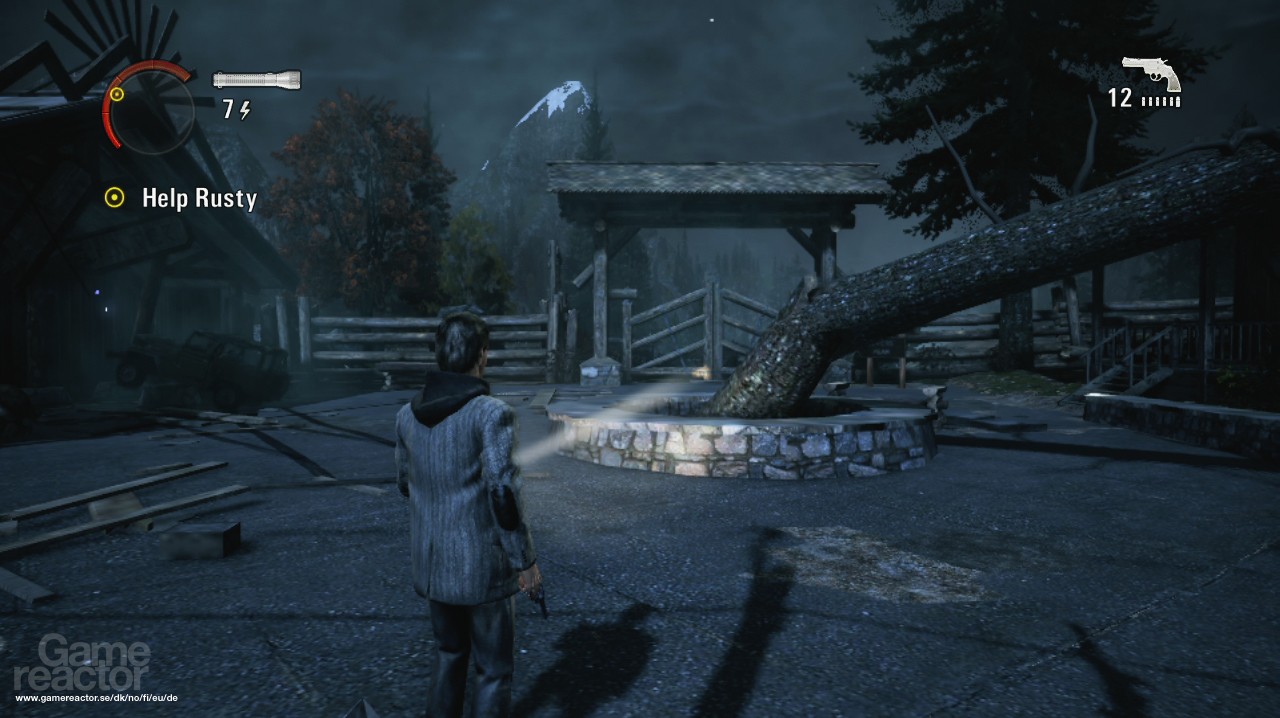Click the circular compass radar

[150, 108]
